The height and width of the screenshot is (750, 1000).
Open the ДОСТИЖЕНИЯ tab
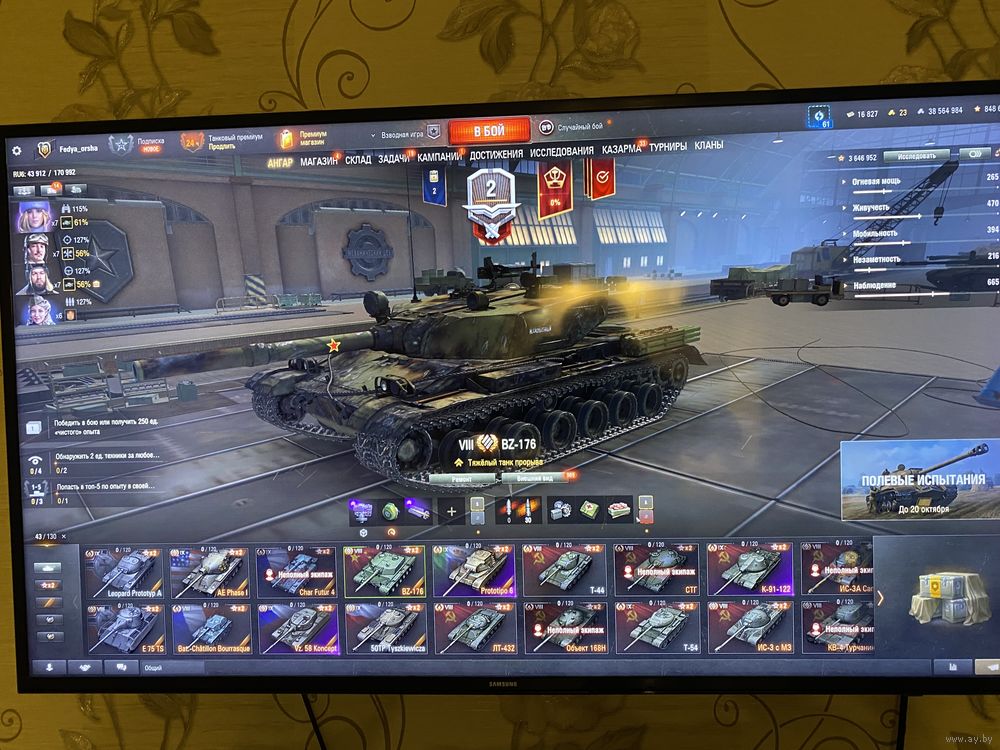pyautogui.click(x=496, y=153)
